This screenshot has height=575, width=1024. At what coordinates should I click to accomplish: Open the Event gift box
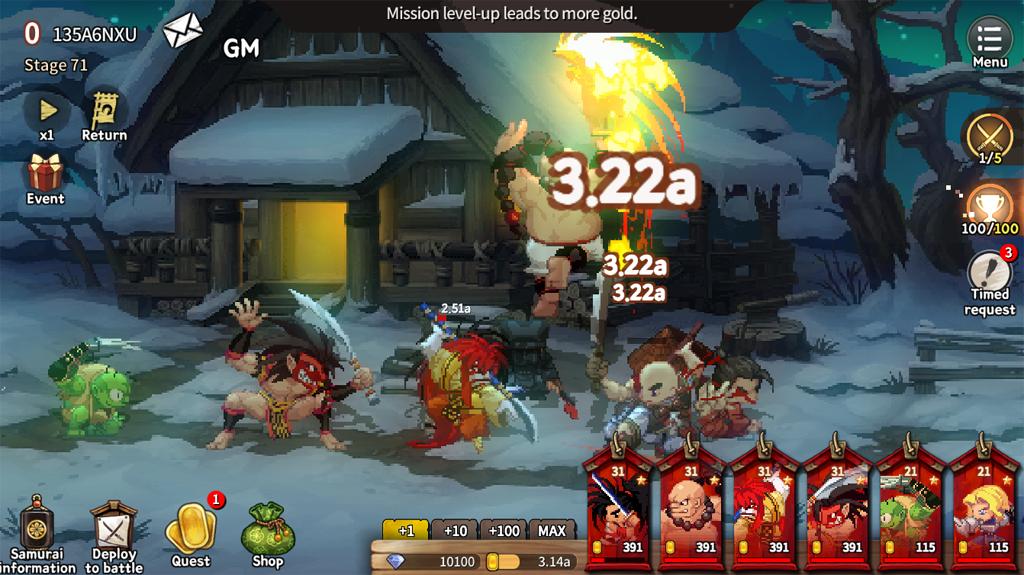click(45, 177)
